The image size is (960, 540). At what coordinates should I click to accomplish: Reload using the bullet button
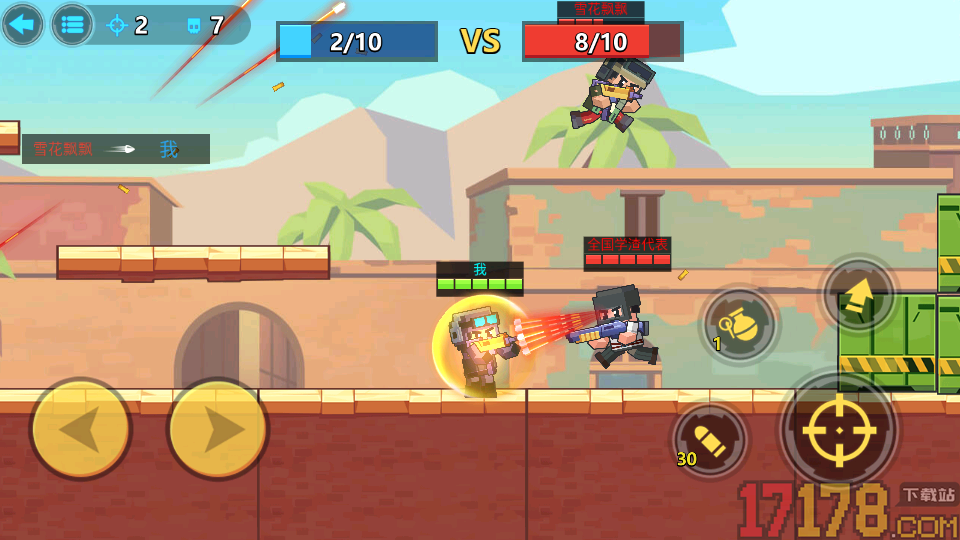pyautogui.click(x=711, y=438)
